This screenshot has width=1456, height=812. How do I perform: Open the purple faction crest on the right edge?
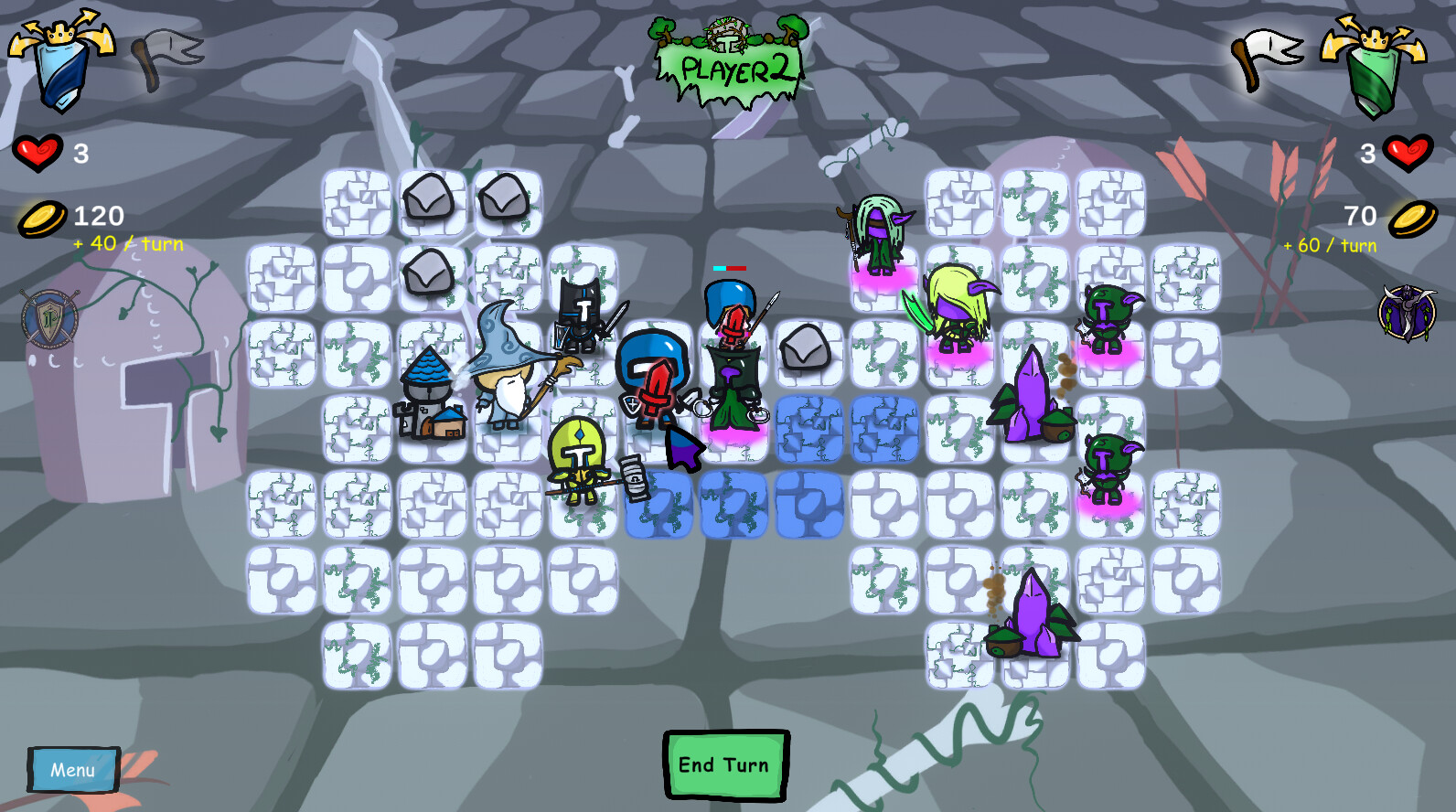pyautogui.click(x=1409, y=311)
